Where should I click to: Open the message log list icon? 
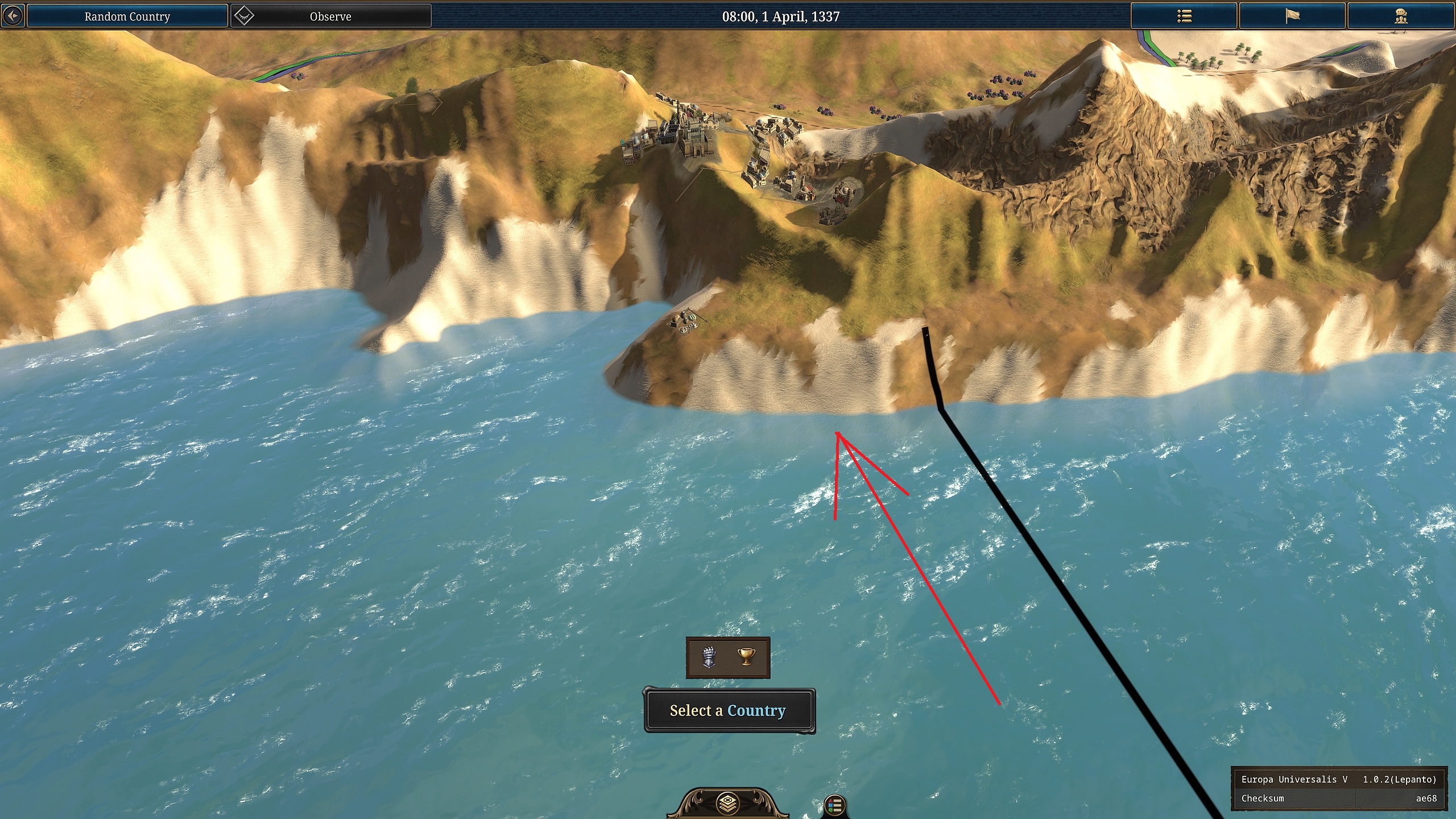[x=1184, y=15]
